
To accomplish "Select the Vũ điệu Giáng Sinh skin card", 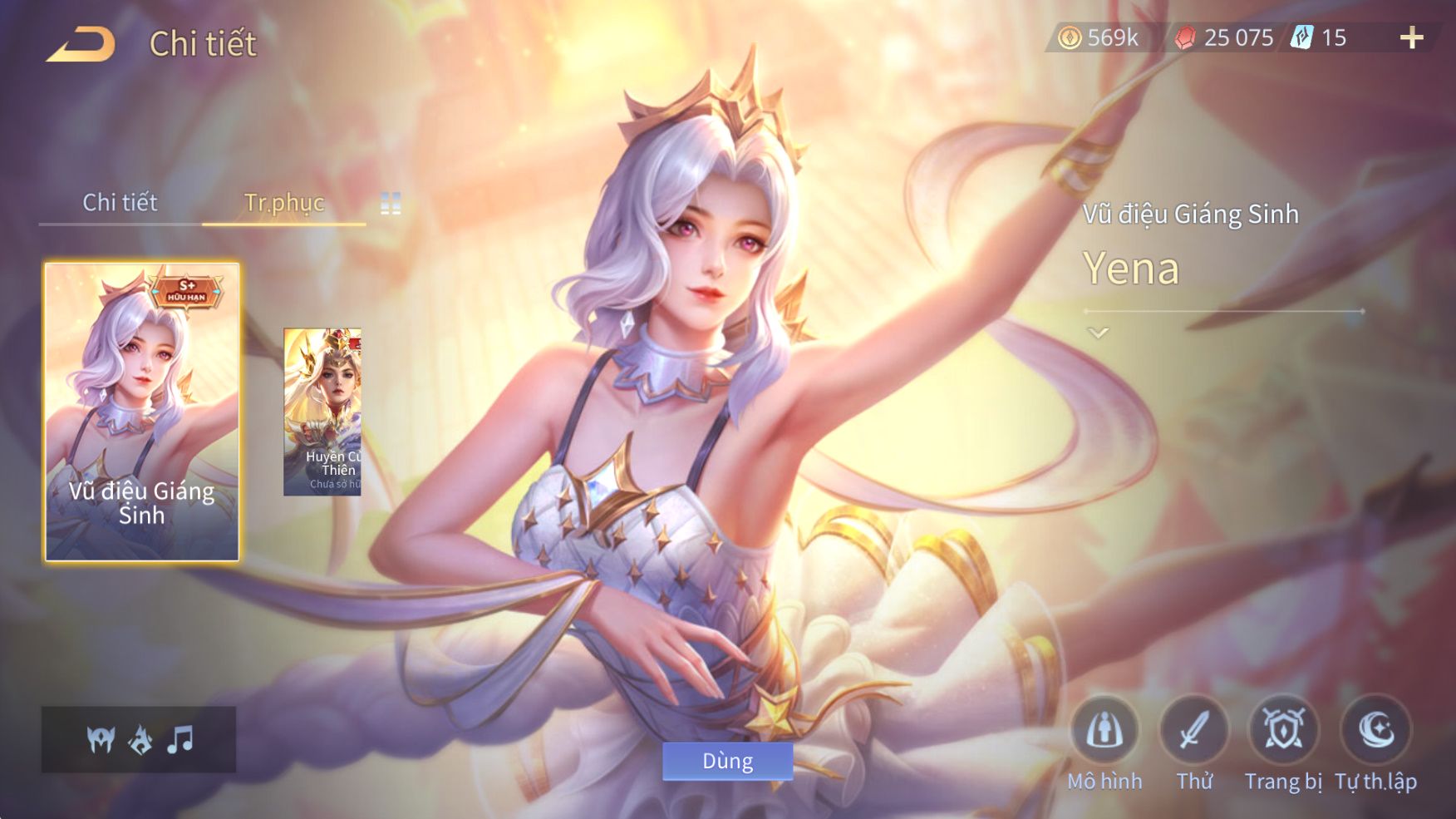I will pos(142,412).
